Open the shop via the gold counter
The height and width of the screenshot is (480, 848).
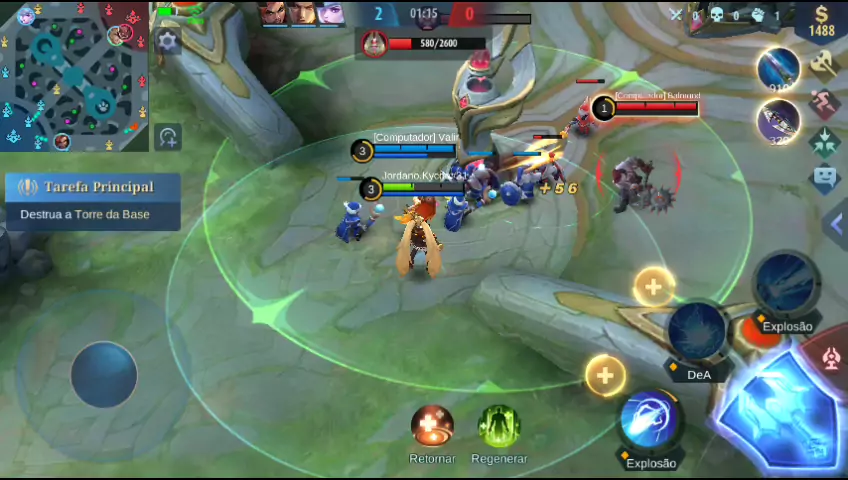822,21
